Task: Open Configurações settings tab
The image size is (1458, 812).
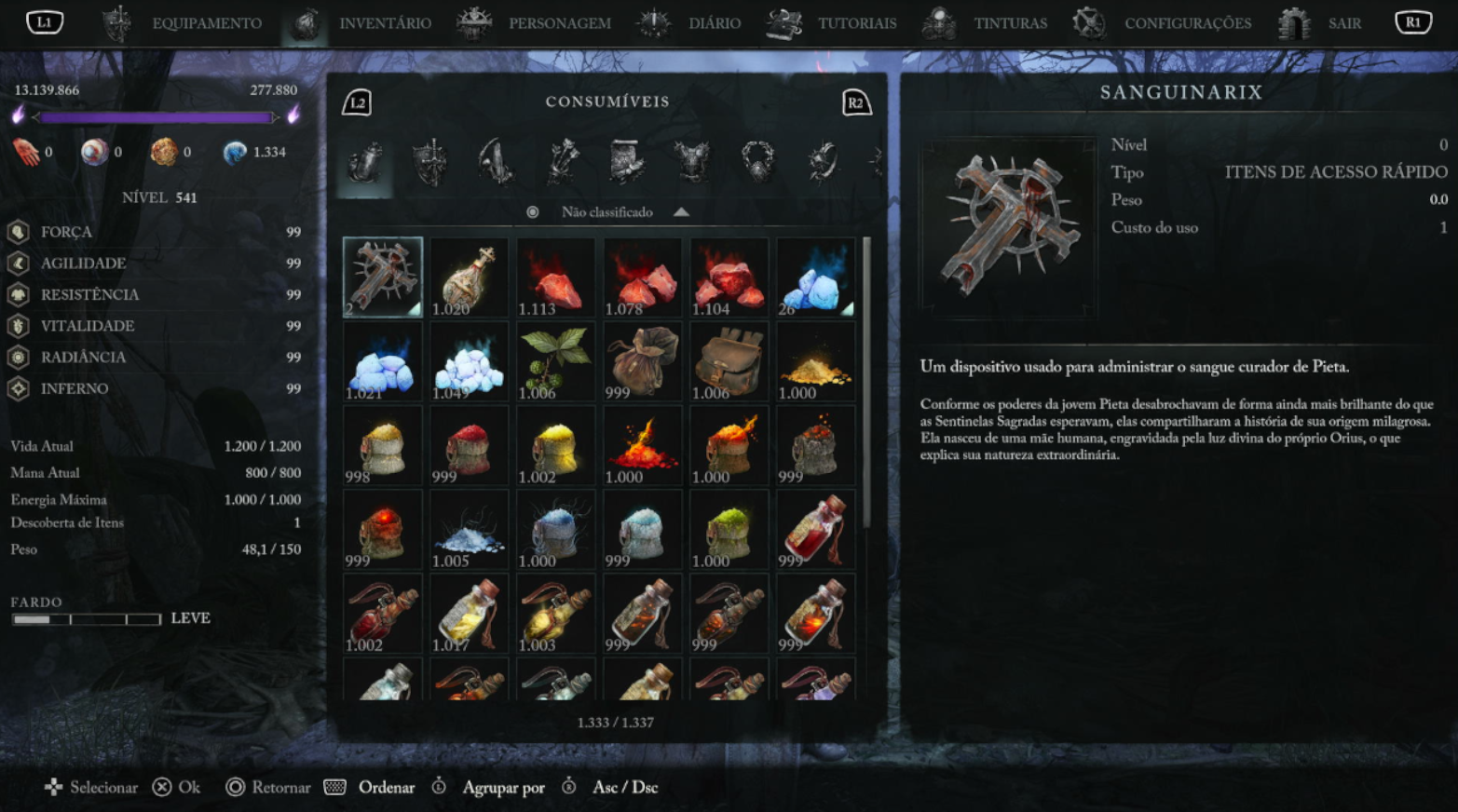Action: (1187, 23)
